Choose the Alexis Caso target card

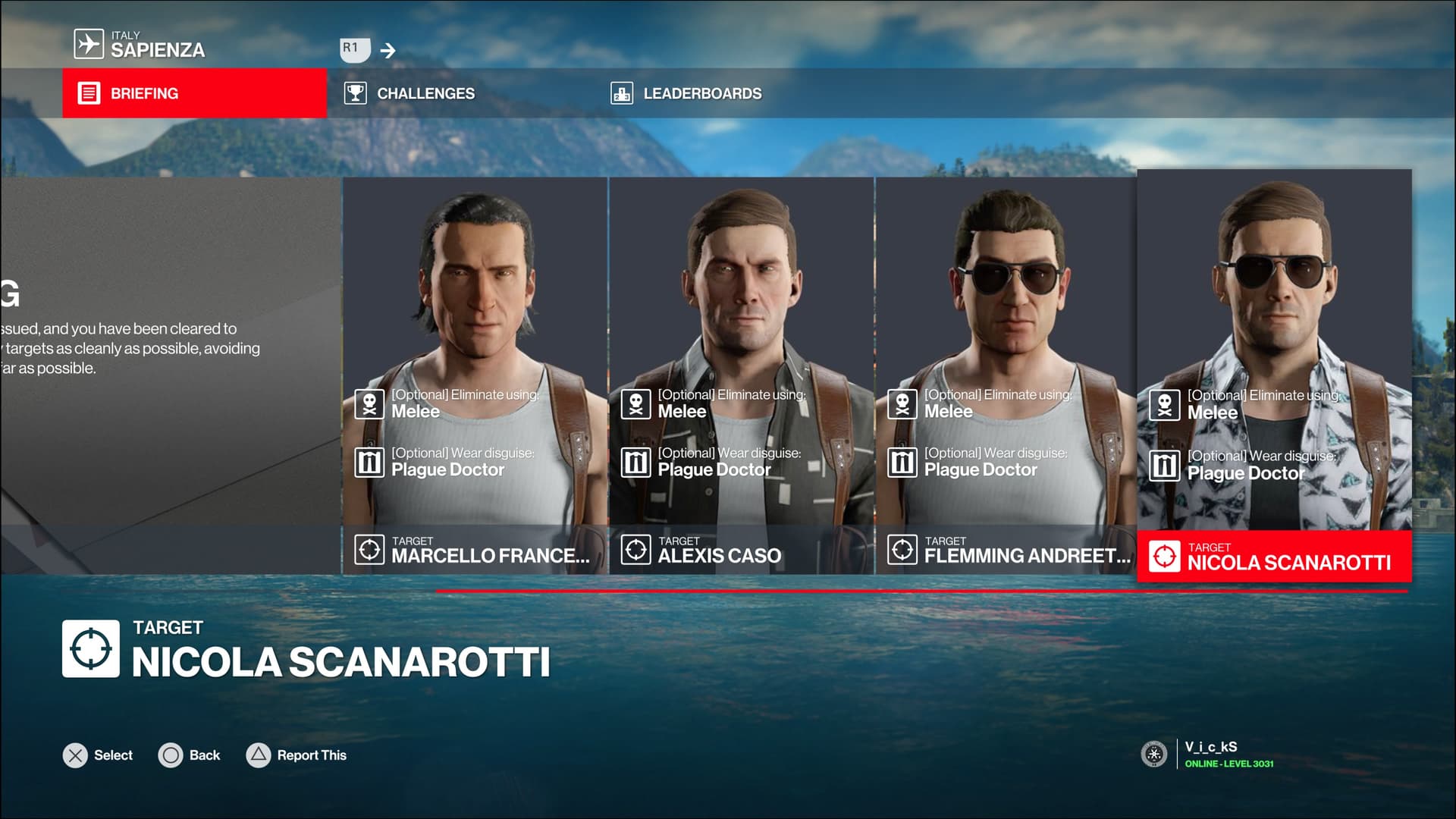(741, 375)
